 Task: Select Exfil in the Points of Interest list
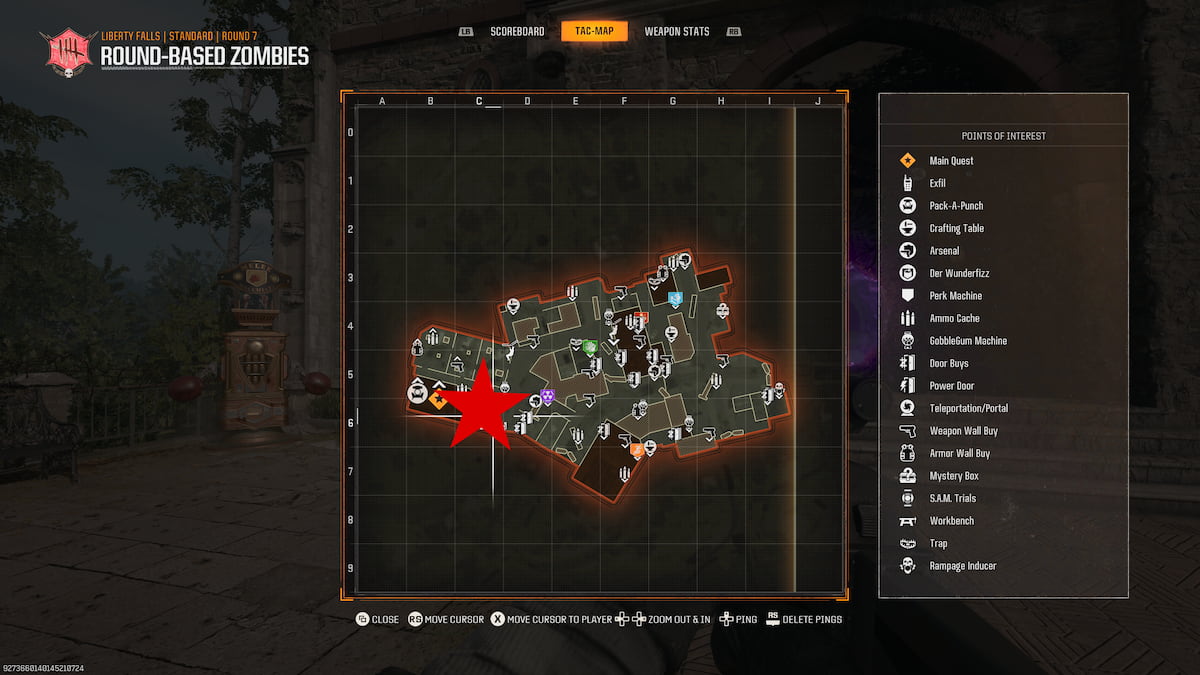point(937,183)
